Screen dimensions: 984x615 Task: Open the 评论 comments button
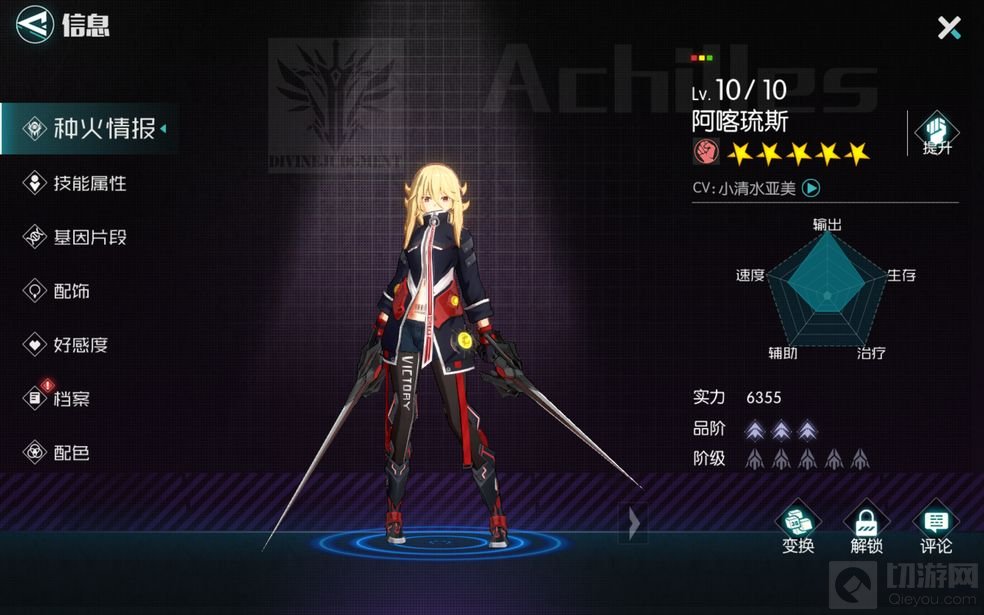[x=936, y=528]
